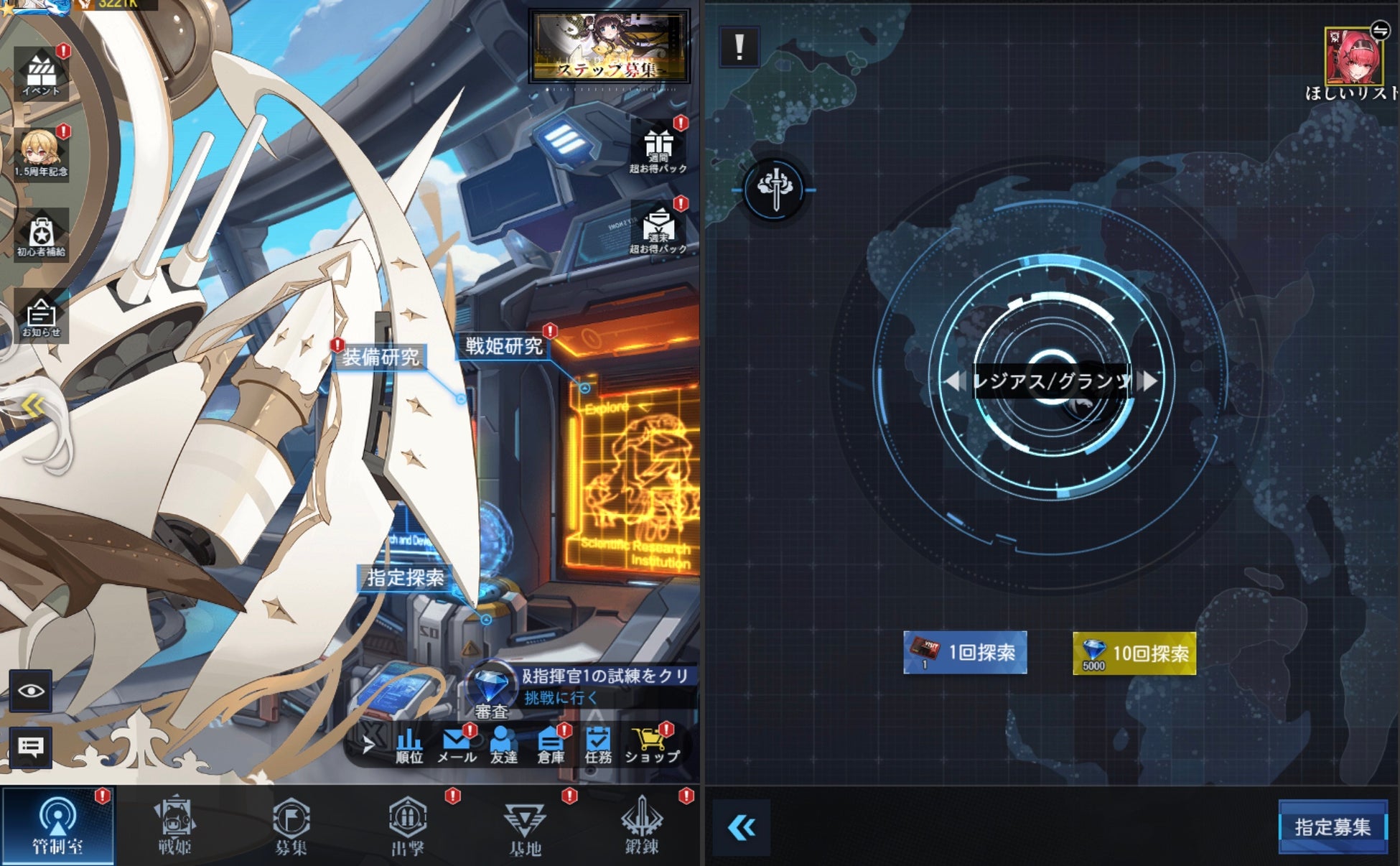
Task: Open the 装備研究 equipment research label
Action: tap(381, 357)
